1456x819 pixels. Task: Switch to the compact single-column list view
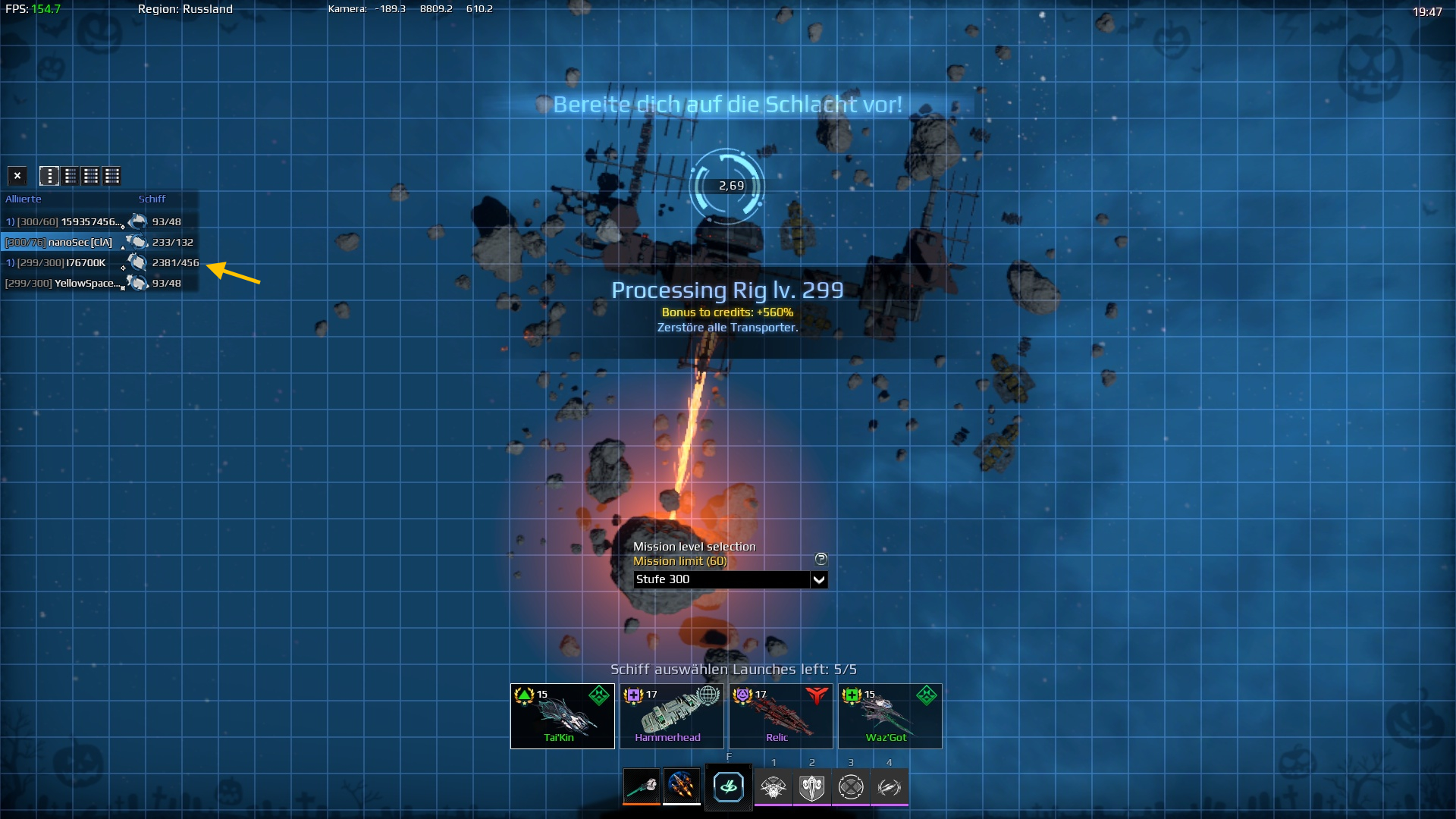click(x=49, y=176)
